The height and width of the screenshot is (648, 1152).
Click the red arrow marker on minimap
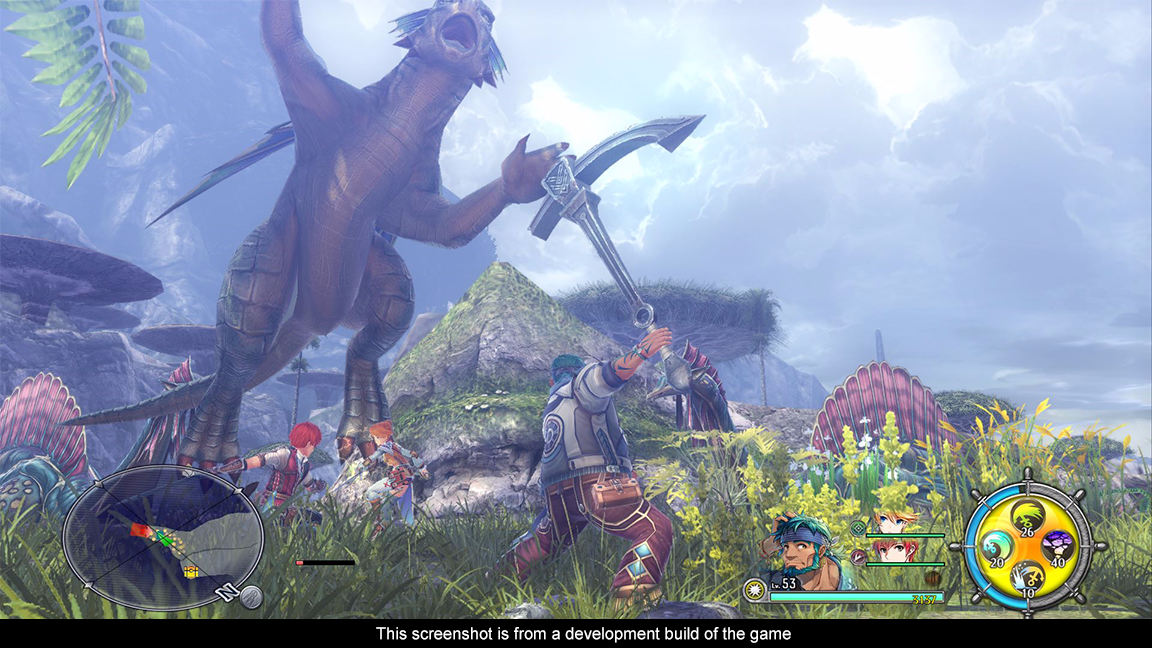pos(140,531)
